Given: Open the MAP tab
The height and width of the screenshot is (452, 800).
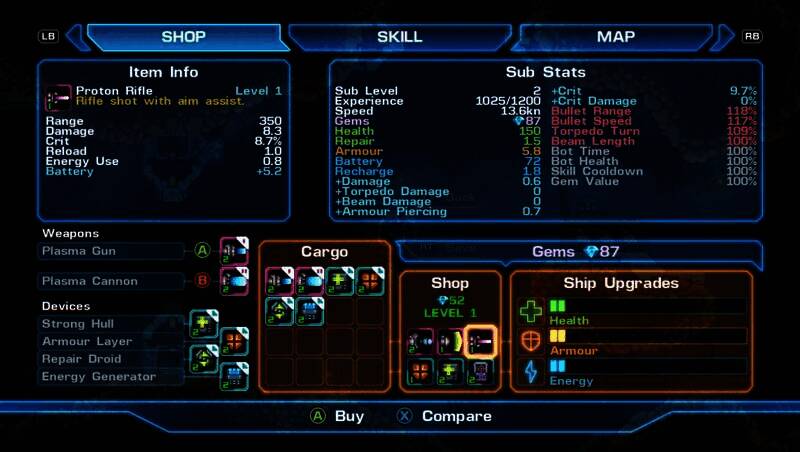Looking at the screenshot, I should tap(616, 37).
